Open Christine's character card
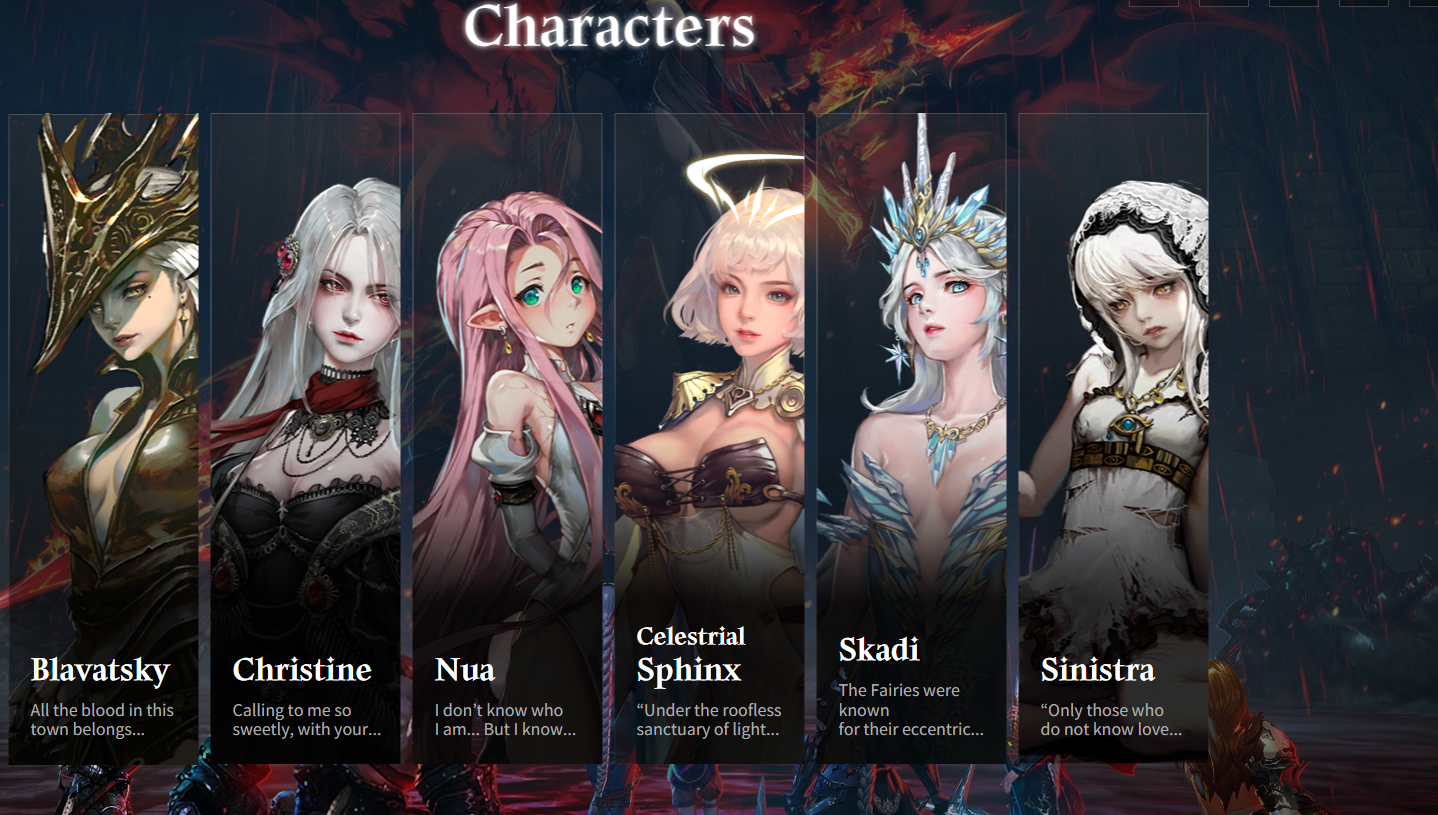The height and width of the screenshot is (815, 1438). 305,438
